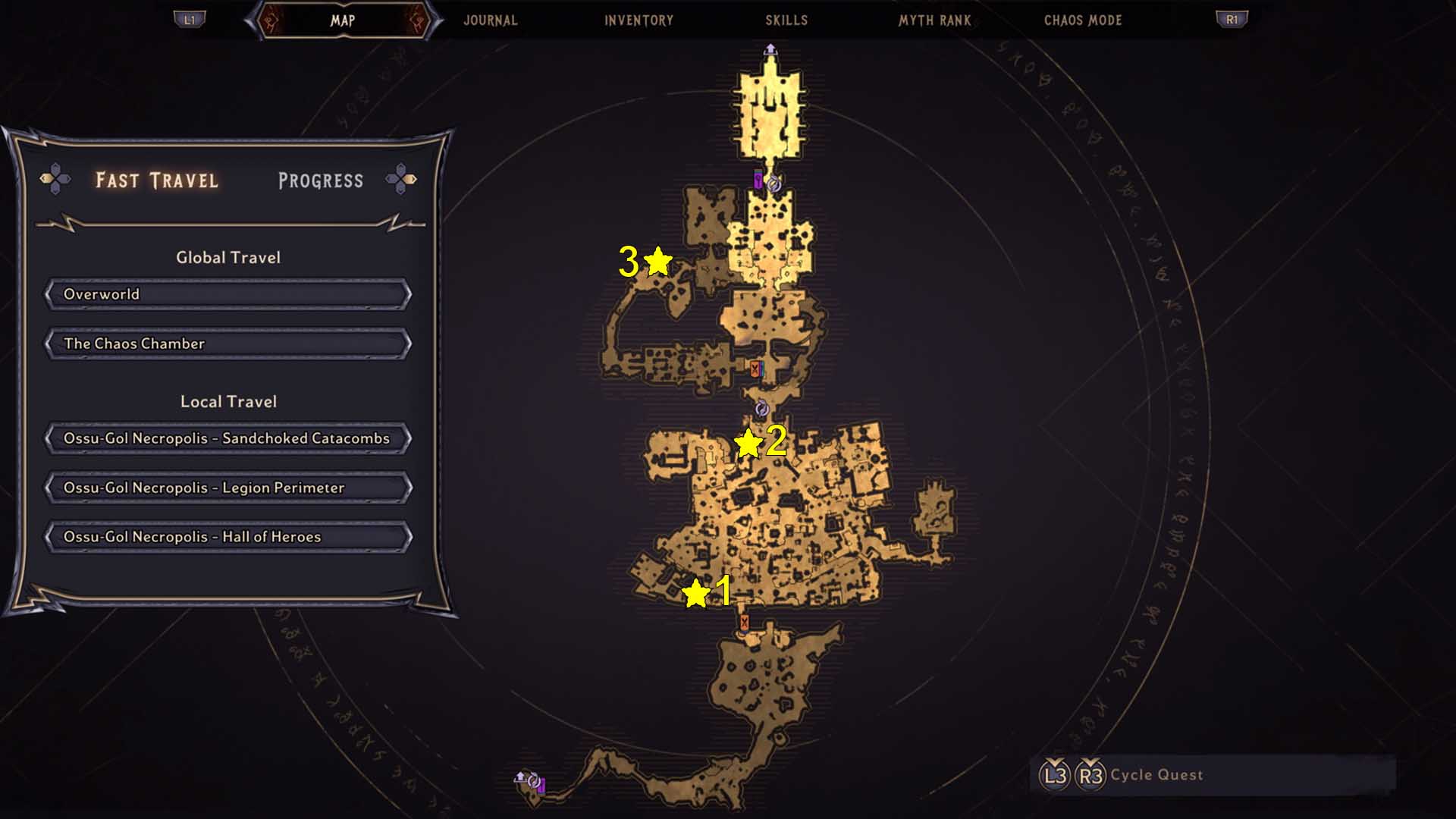Open the Inventory menu tab

pyautogui.click(x=638, y=20)
